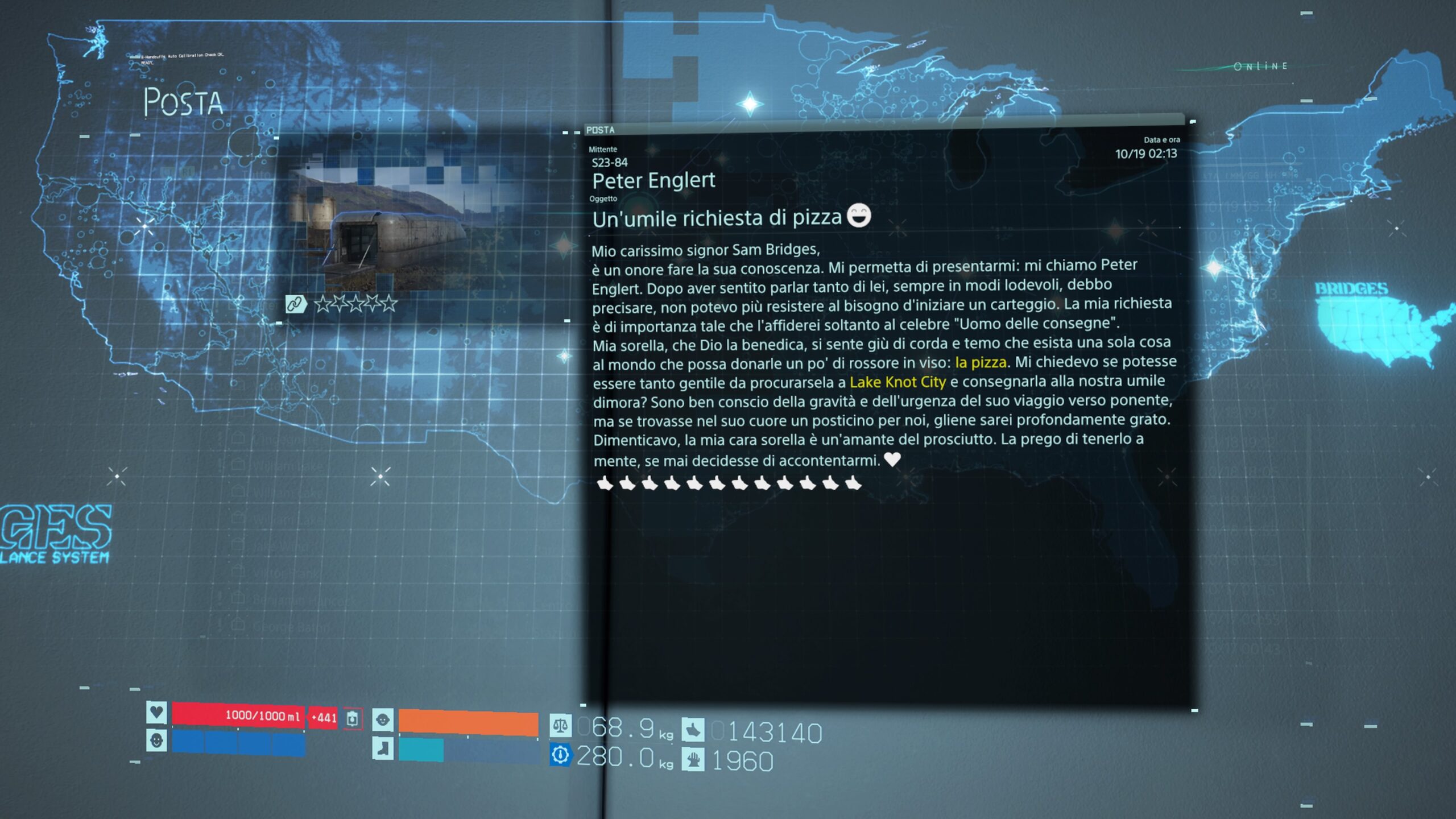Follow the yellow Lake Knot City link
1456x819 pixels.
897,382
